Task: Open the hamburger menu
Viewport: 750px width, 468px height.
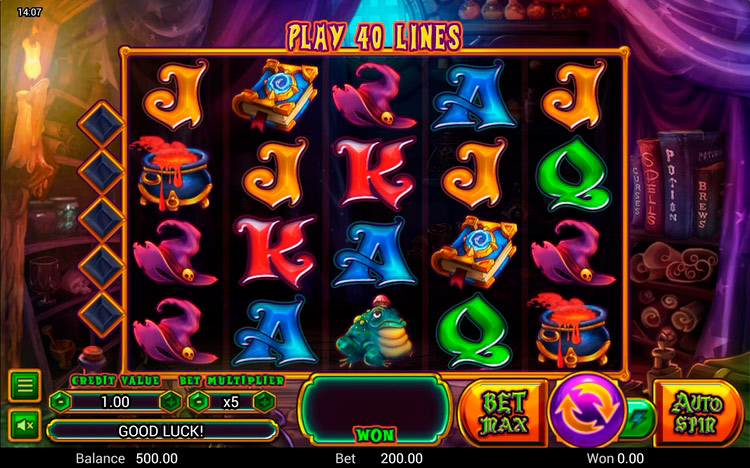Action: (24, 384)
